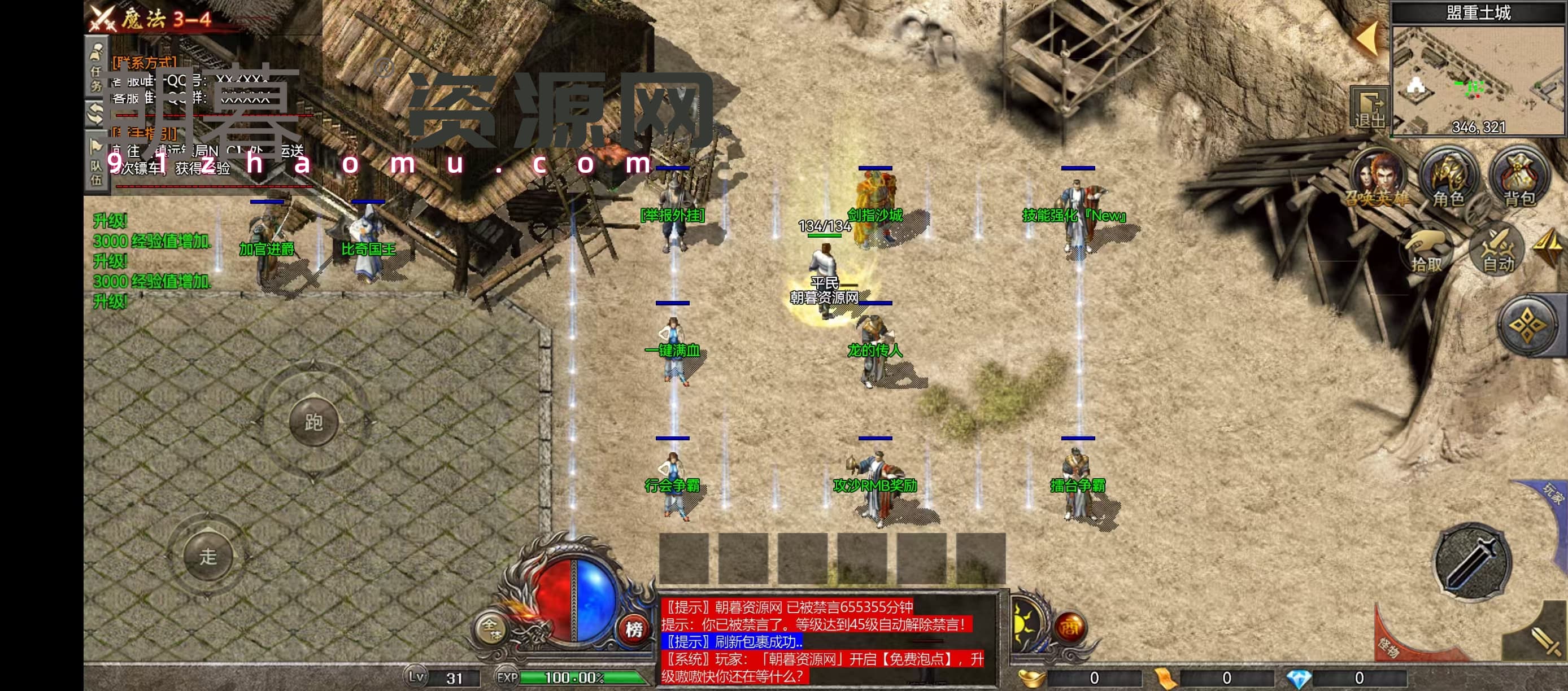Open the red 商 shop button
Screen dimensions: 1568x691
[1069, 628]
